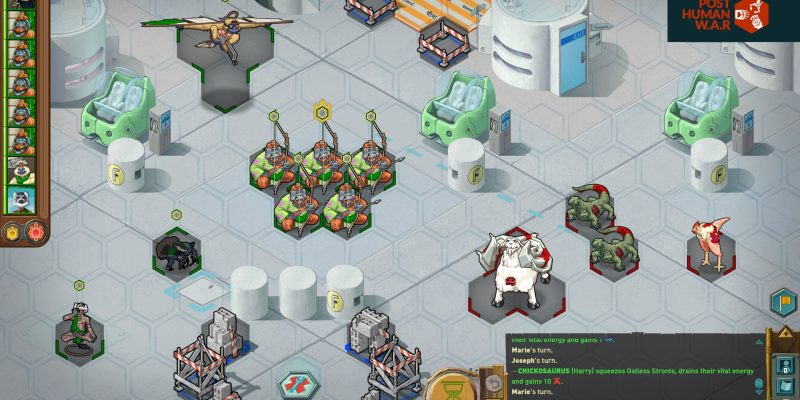The width and height of the screenshot is (800, 400).
Task: Click the hourglass end-turn button
Action: click(x=451, y=387)
